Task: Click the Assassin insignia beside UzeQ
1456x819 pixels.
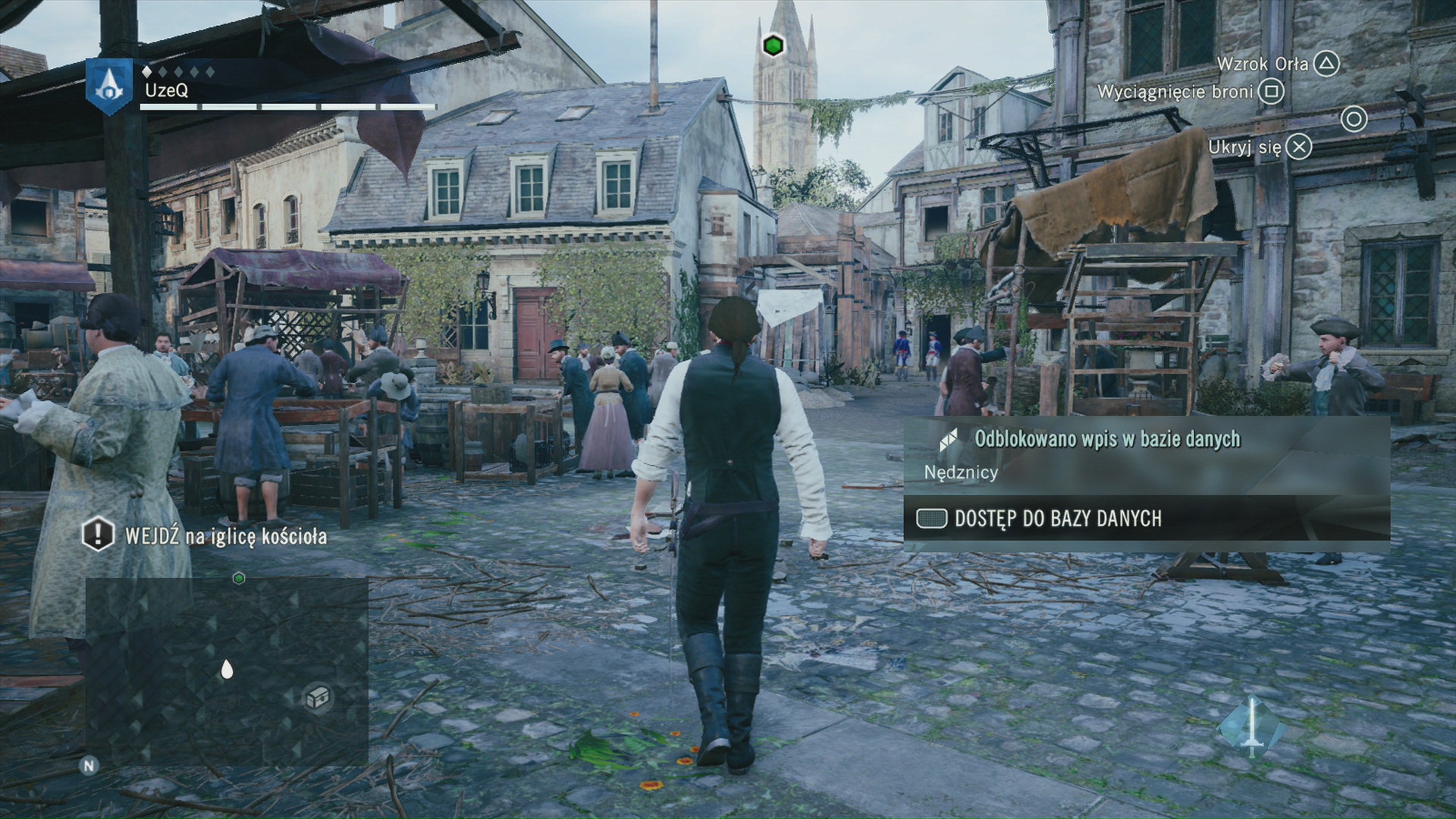Action: click(x=110, y=86)
